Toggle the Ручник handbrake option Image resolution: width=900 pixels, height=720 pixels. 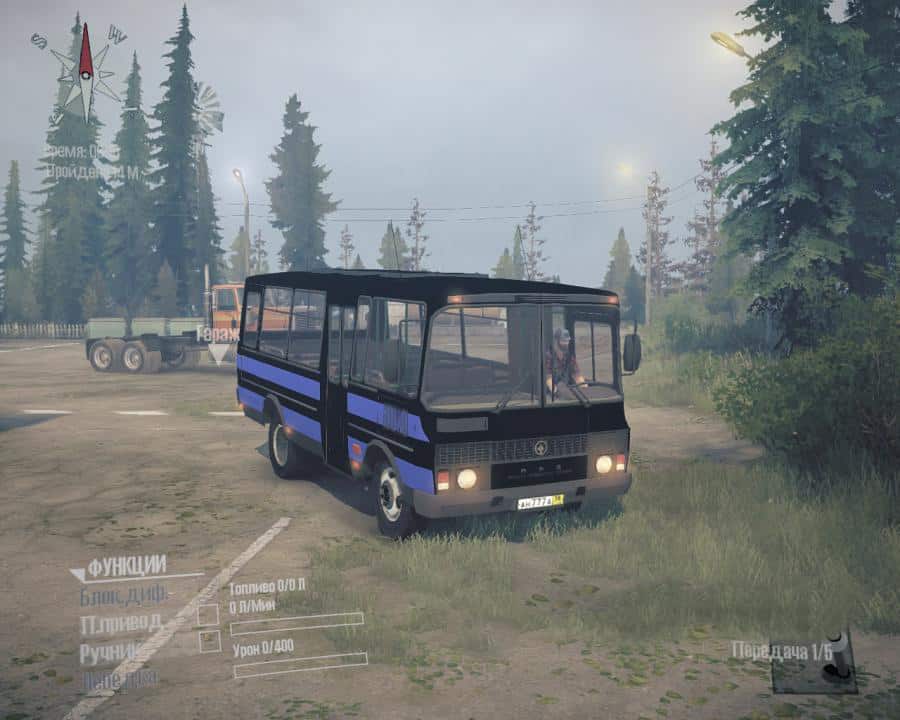pos(117,652)
